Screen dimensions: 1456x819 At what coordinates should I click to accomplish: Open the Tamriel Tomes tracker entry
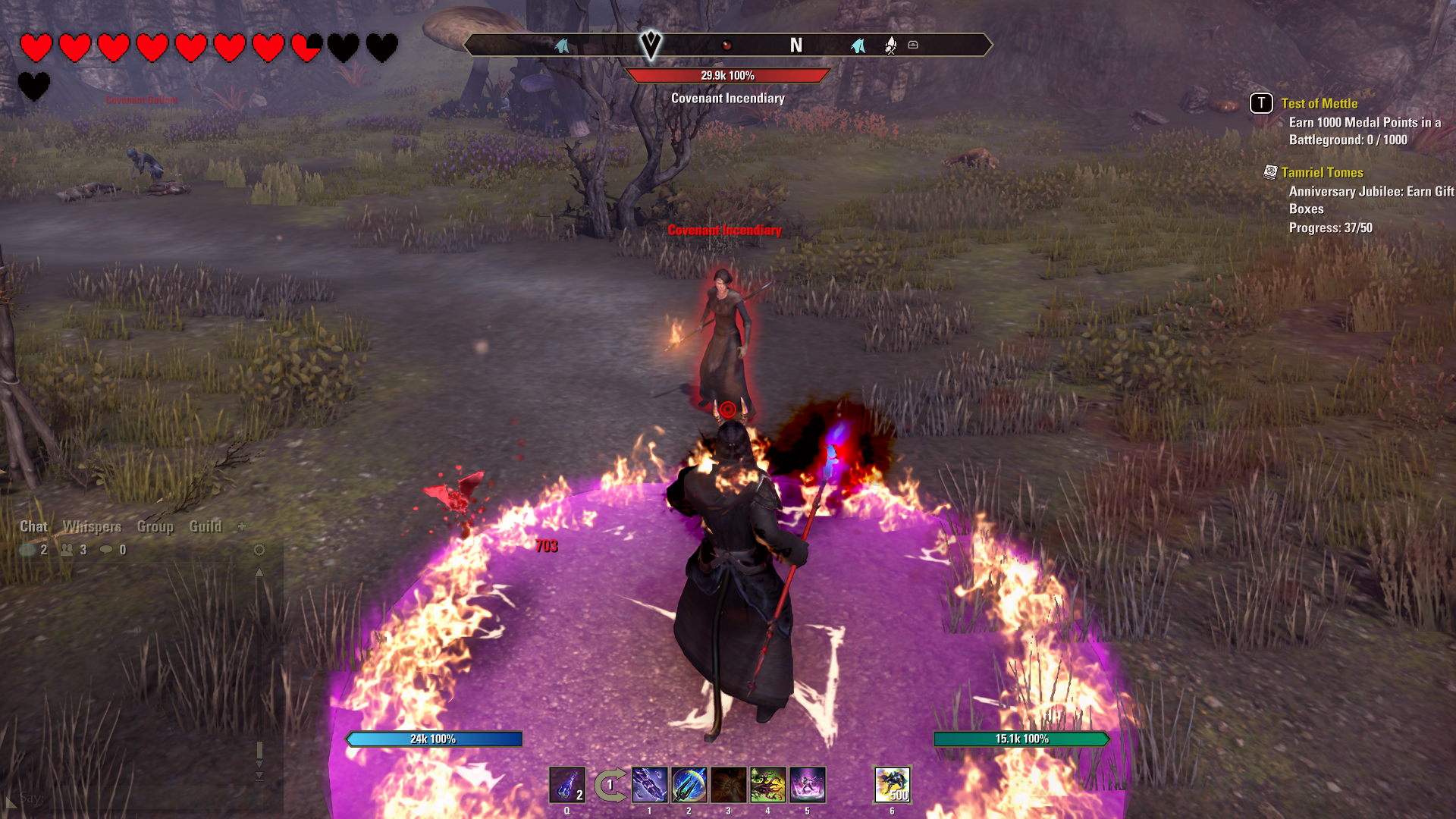1322,173
